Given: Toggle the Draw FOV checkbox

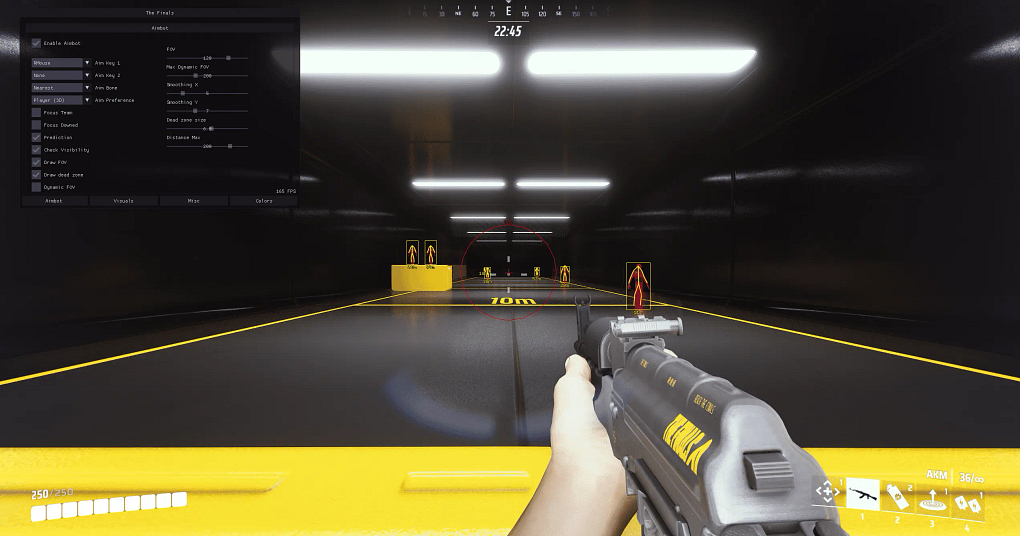Looking at the screenshot, I should [37, 162].
